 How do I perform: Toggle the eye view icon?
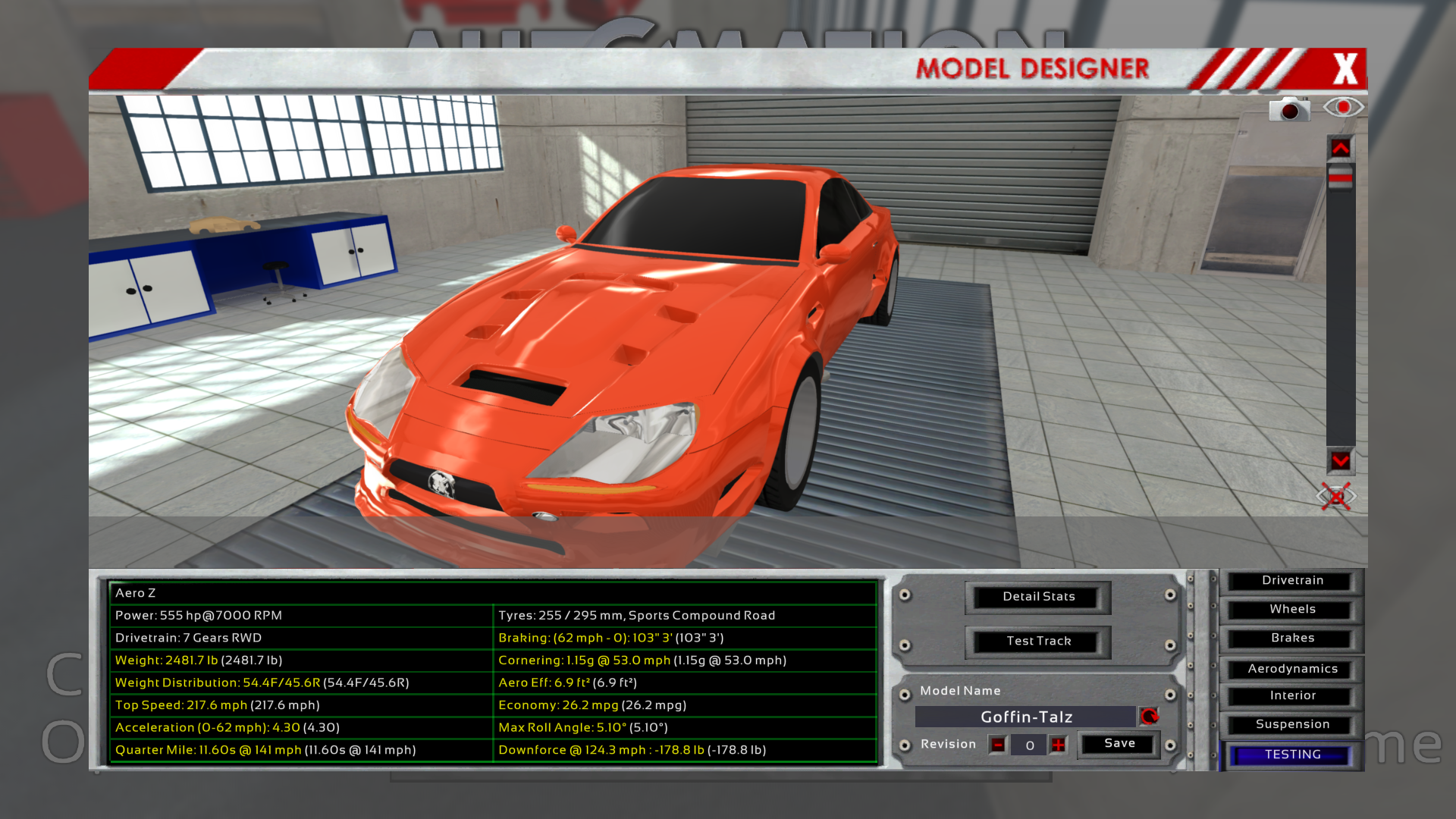[x=1343, y=107]
